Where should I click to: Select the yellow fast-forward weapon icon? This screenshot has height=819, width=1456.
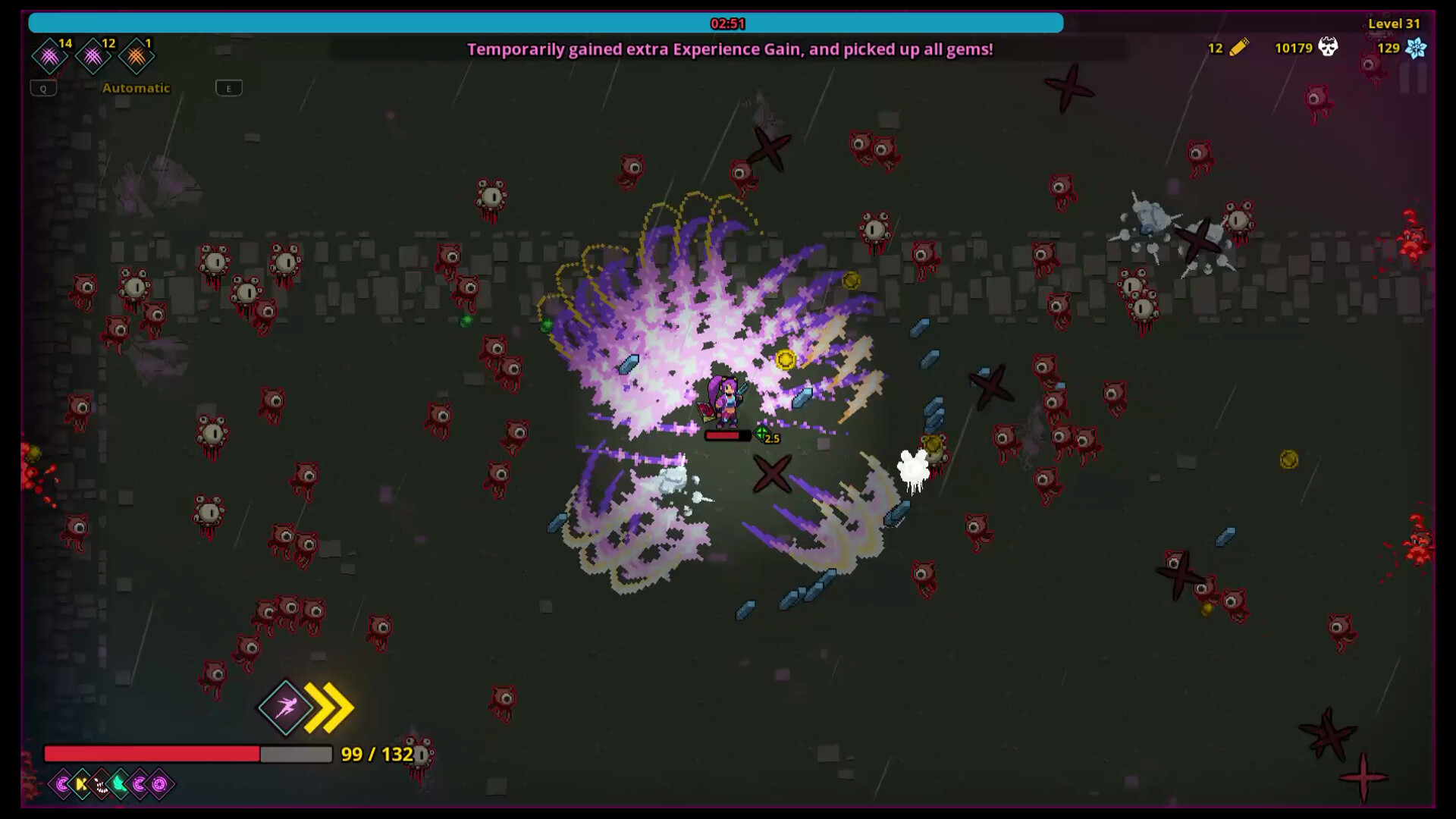(79, 784)
